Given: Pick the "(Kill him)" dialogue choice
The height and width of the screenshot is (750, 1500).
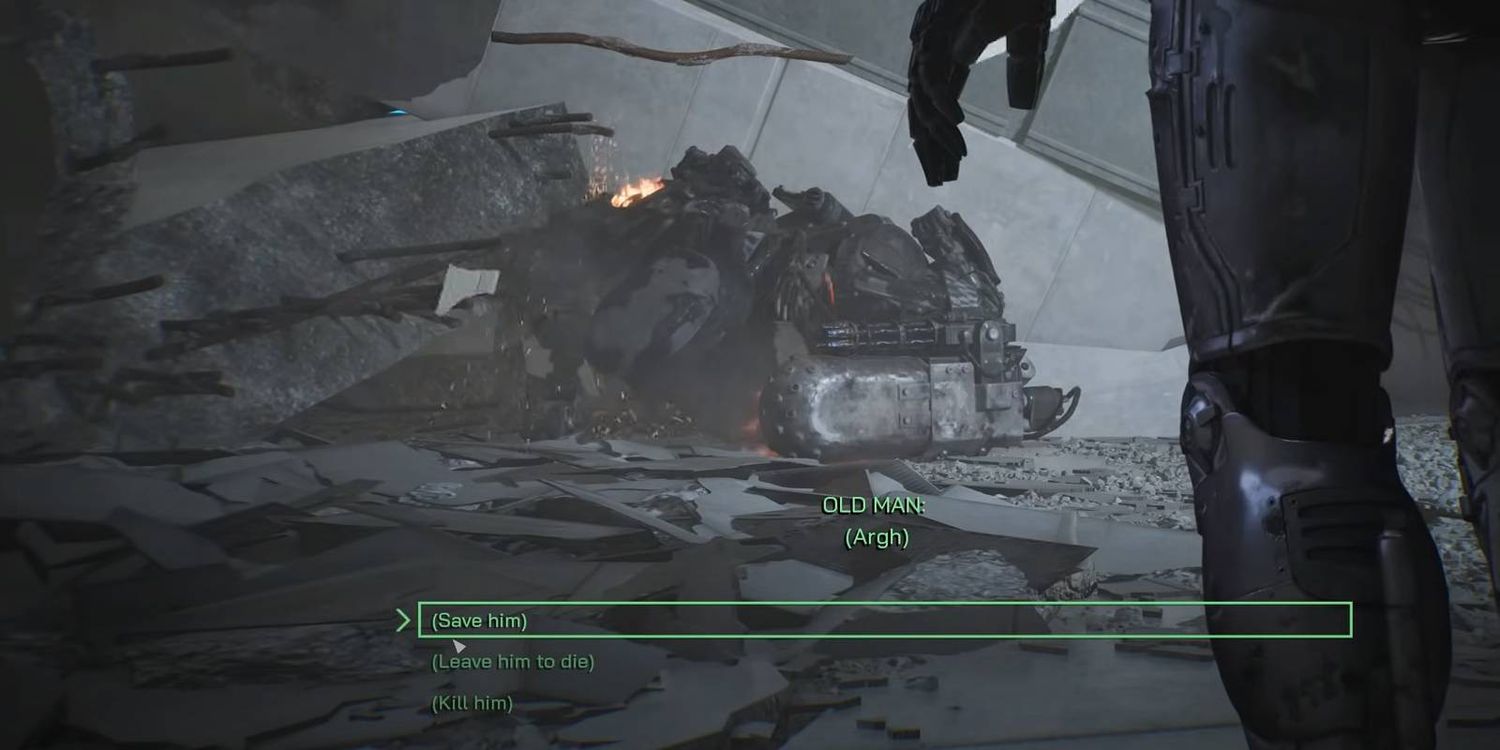Looking at the screenshot, I should point(472,704).
